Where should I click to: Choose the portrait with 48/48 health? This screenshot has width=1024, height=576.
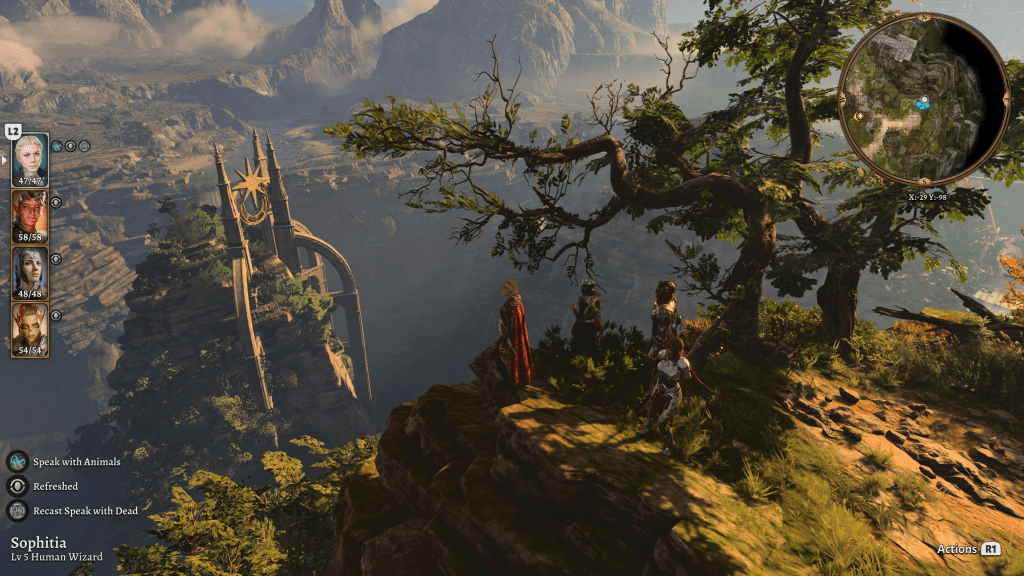pyautogui.click(x=30, y=273)
